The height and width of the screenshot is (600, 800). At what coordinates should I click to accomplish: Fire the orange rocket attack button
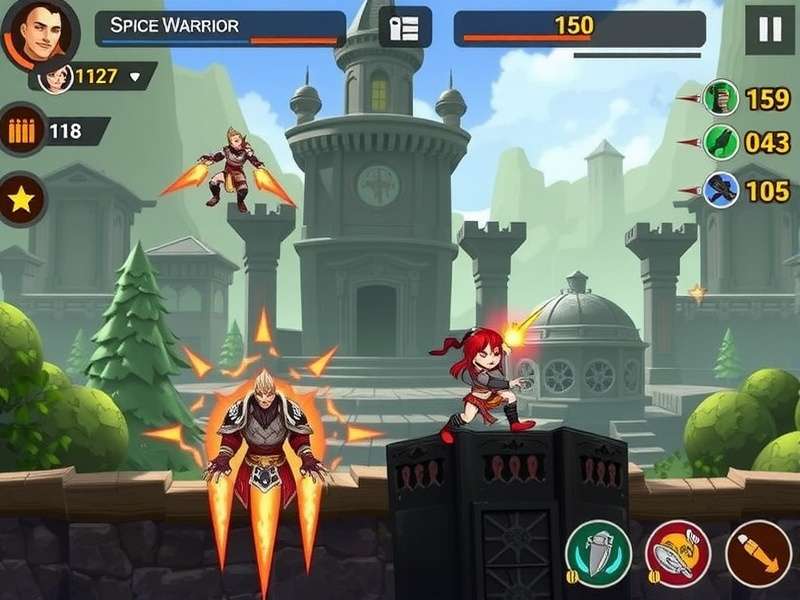pos(757,553)
